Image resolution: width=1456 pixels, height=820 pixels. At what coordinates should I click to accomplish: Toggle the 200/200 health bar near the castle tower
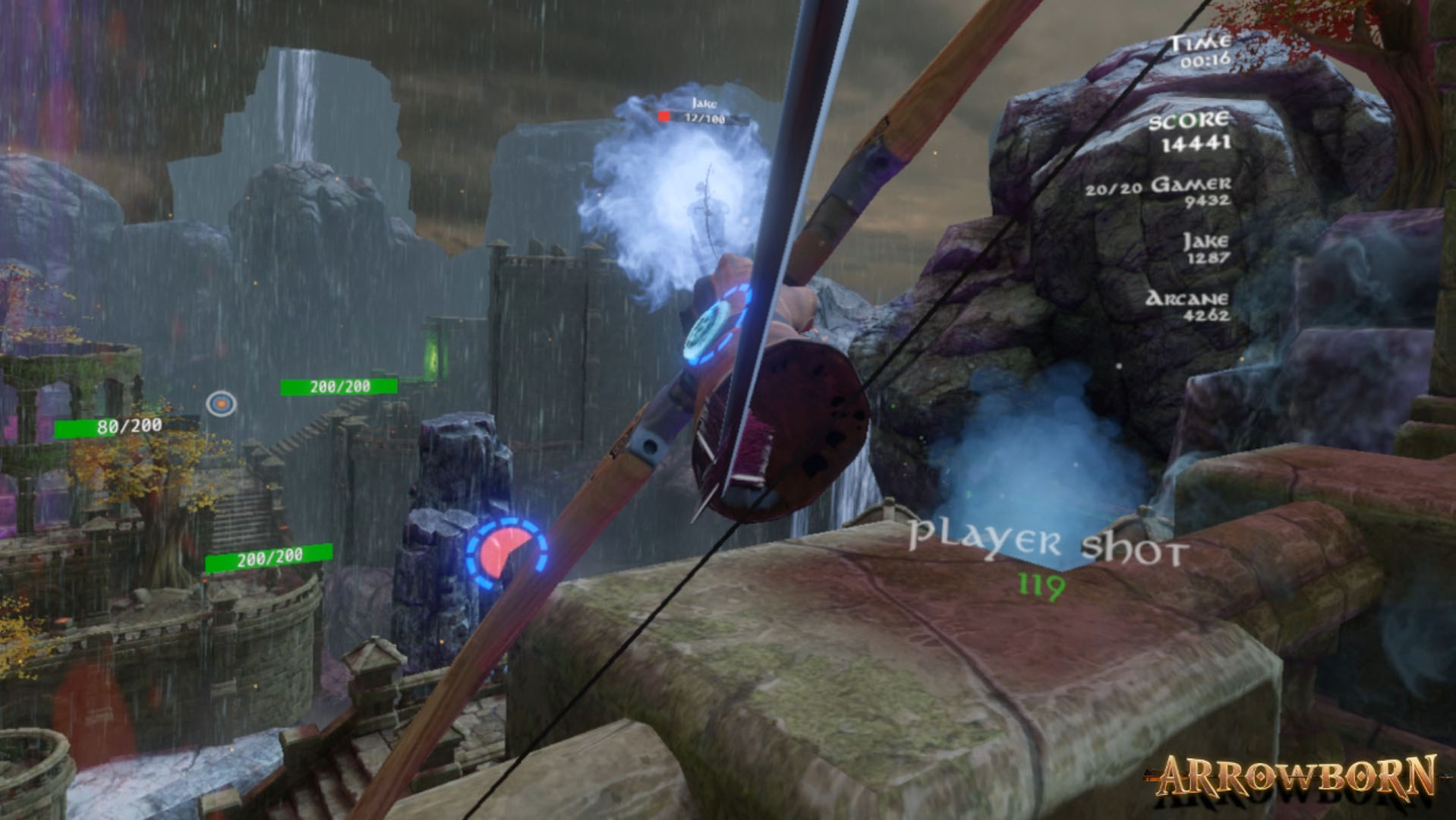pyautogui.click(x=339, y=387)
